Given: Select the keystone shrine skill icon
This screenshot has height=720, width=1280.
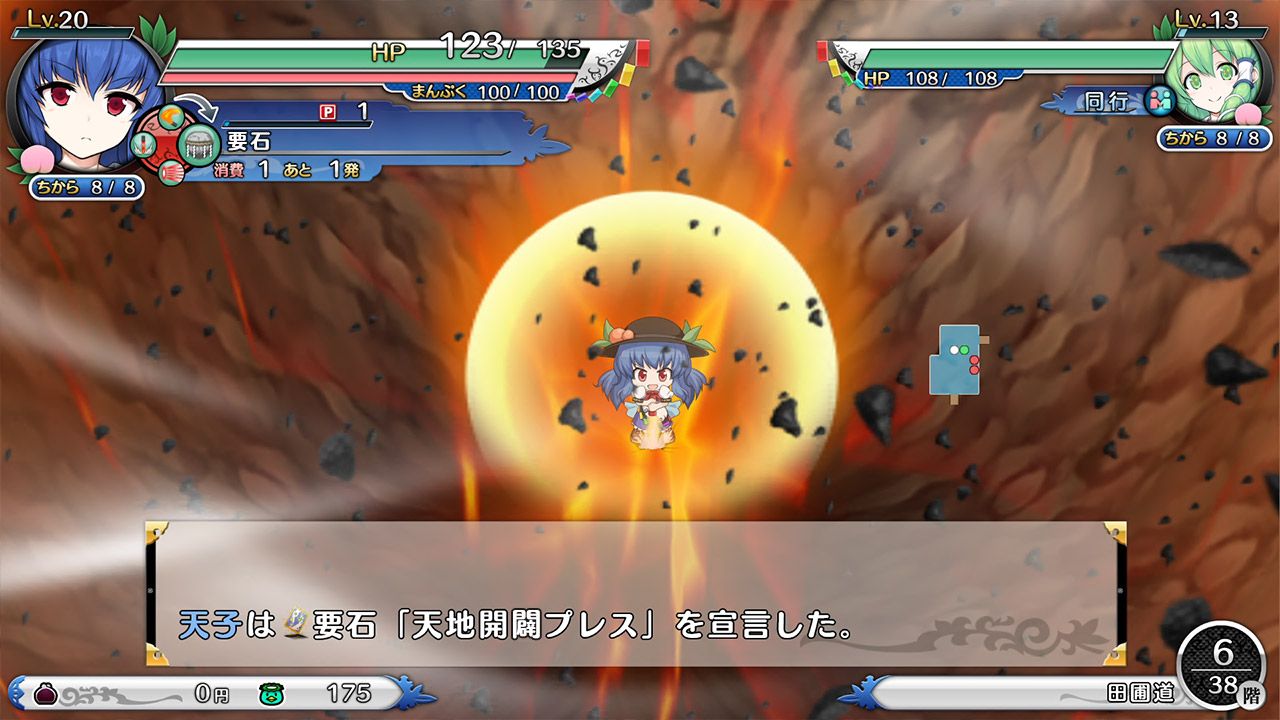Looking at the screenshot, I should [x=199, y=144].
